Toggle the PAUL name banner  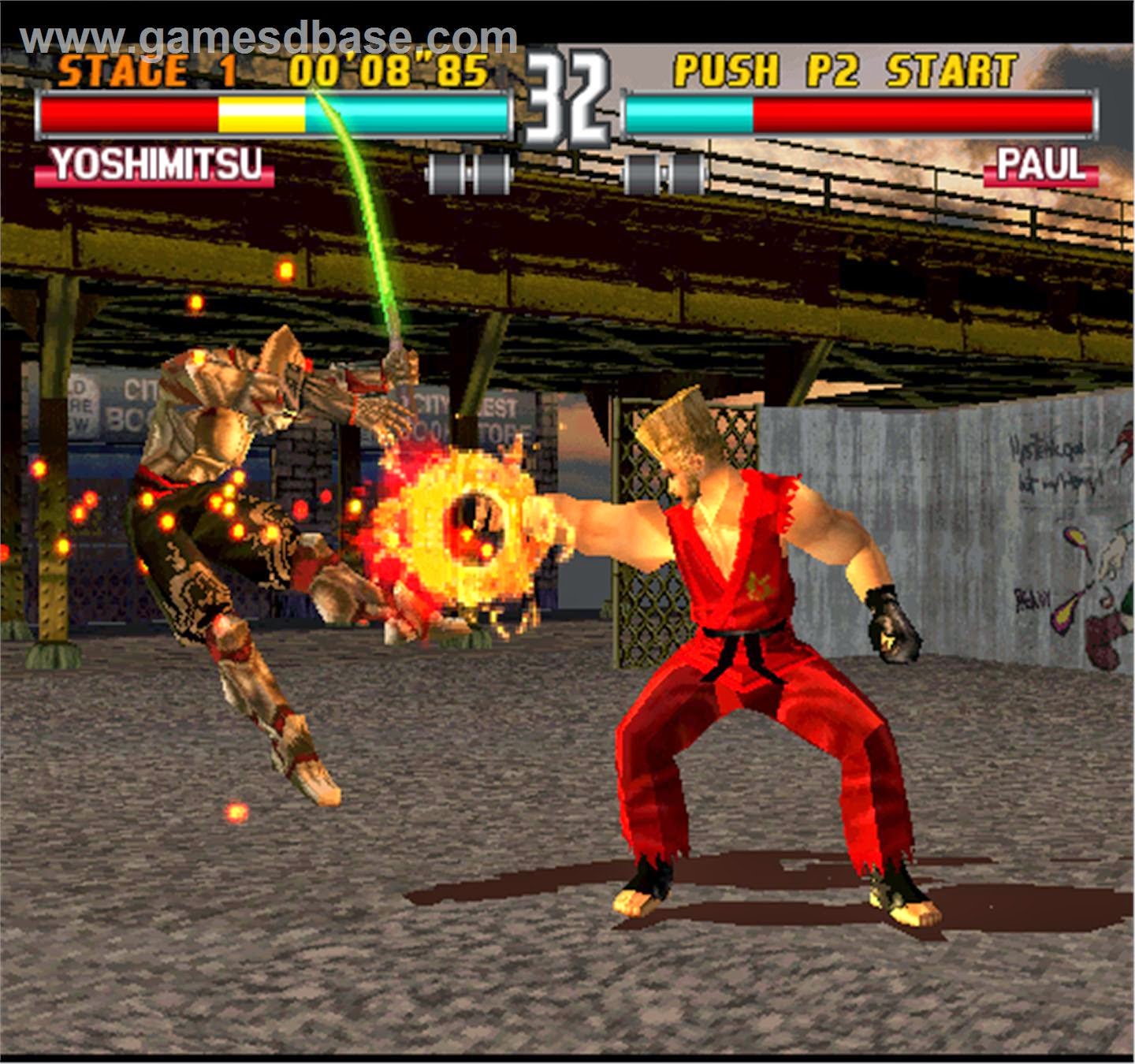point(1040,166)
